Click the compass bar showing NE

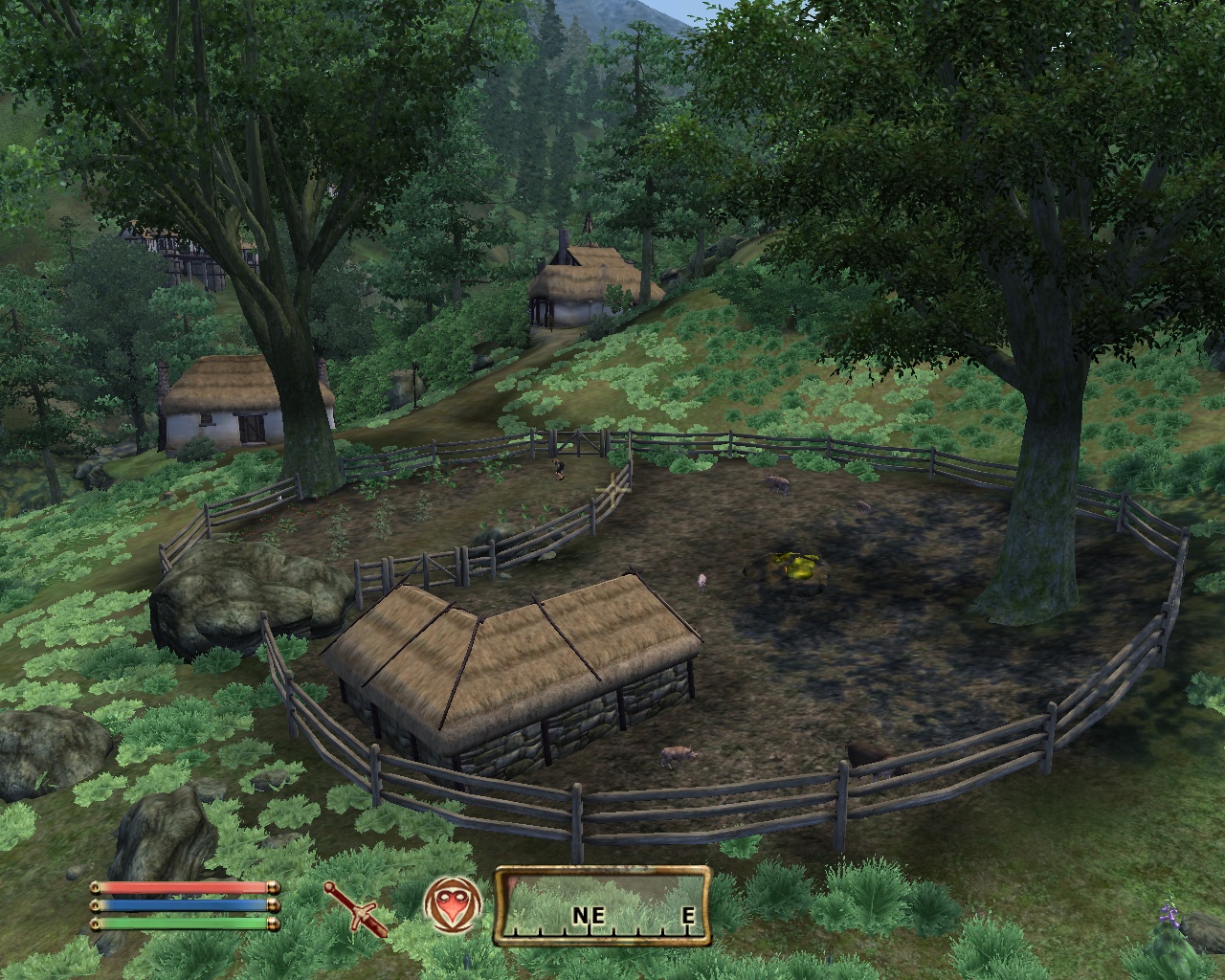(x=602, y=904)
